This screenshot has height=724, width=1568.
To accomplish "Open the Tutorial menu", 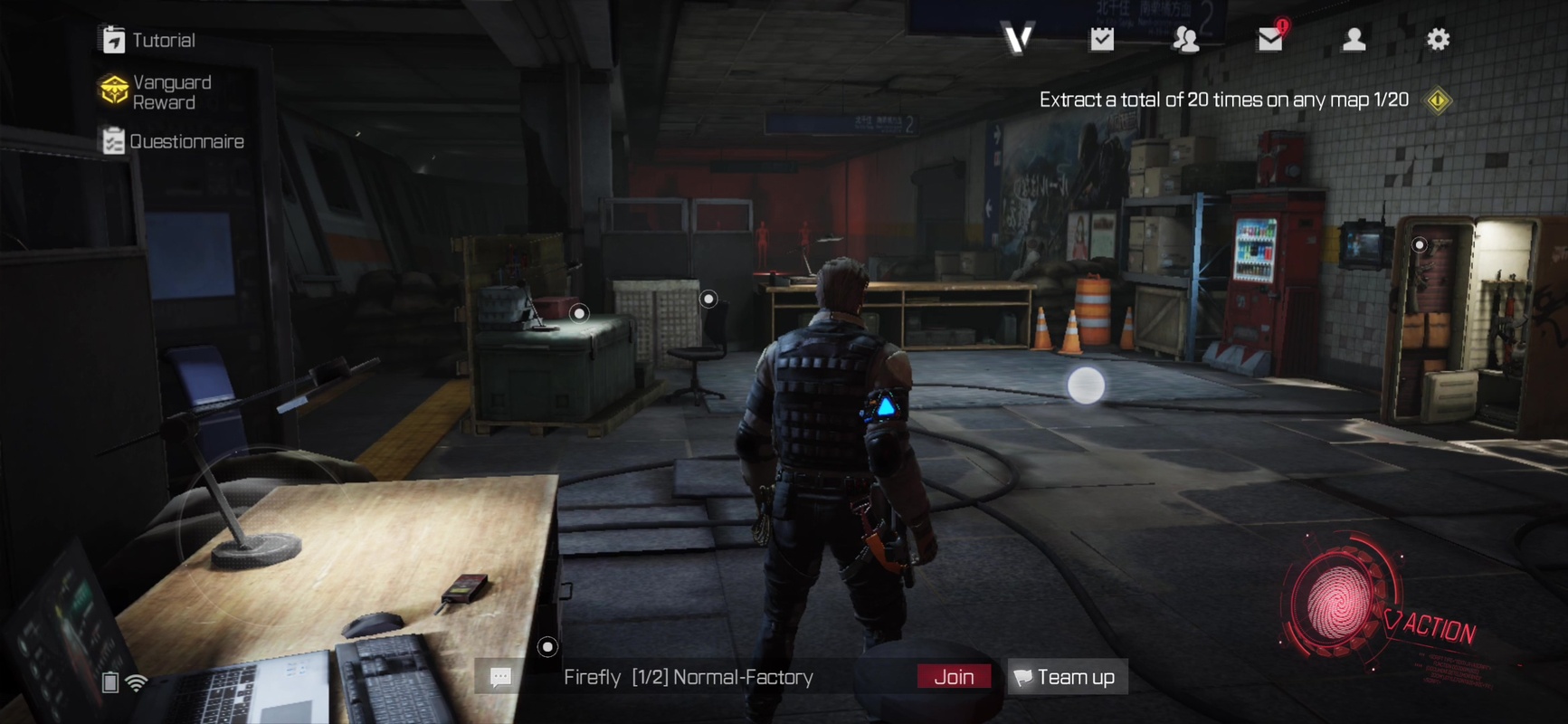I will 148,40.
